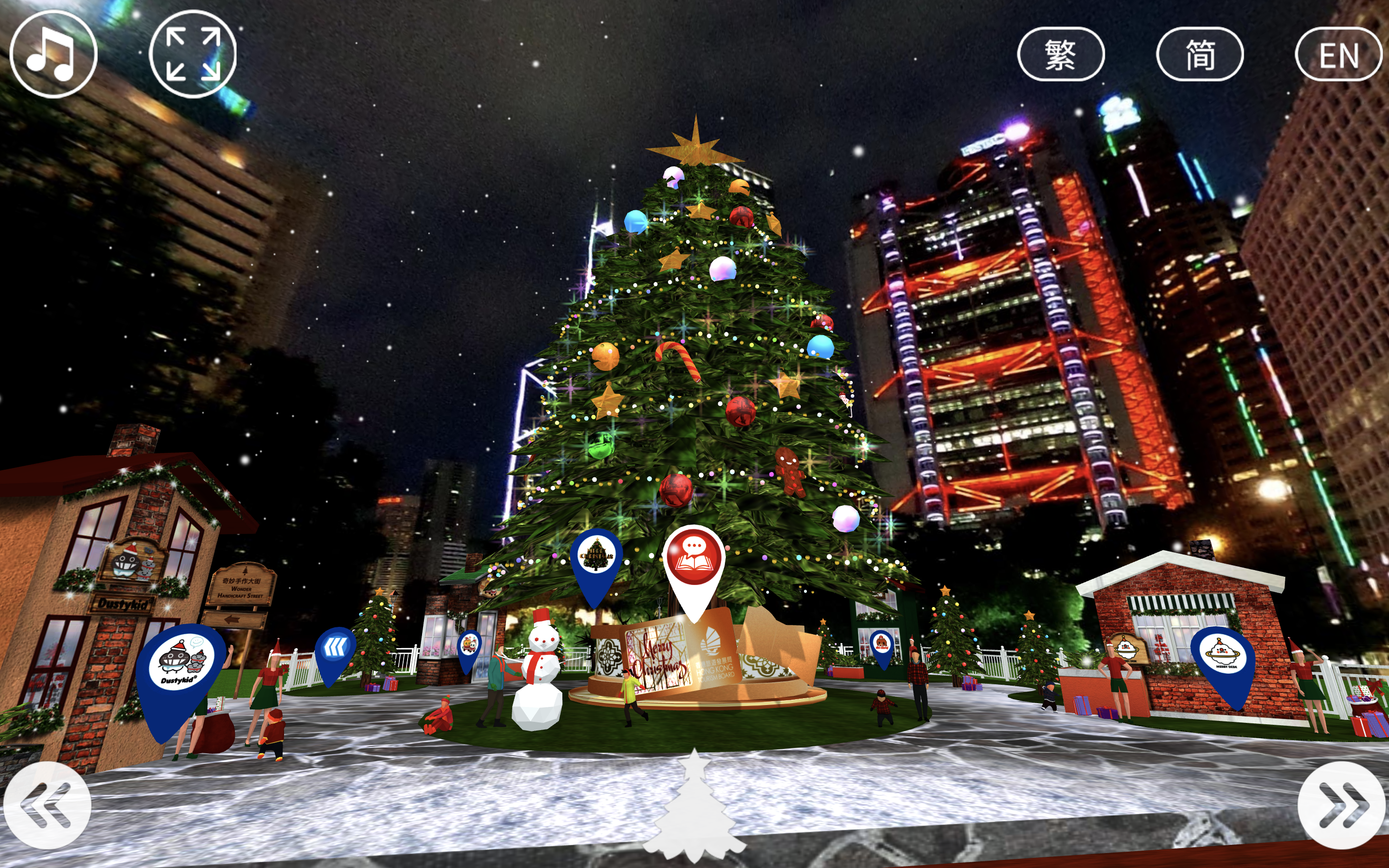Viewport: 1389px width, 868px height.
Task: Select the red book and speech-bubble pin
Action: (694, 560)
